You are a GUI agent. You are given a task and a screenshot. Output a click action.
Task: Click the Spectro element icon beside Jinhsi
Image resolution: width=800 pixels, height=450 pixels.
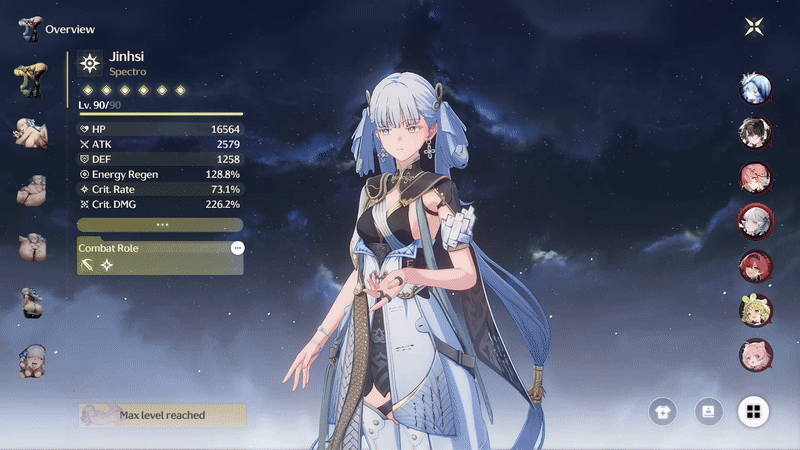tap(90, 64)
